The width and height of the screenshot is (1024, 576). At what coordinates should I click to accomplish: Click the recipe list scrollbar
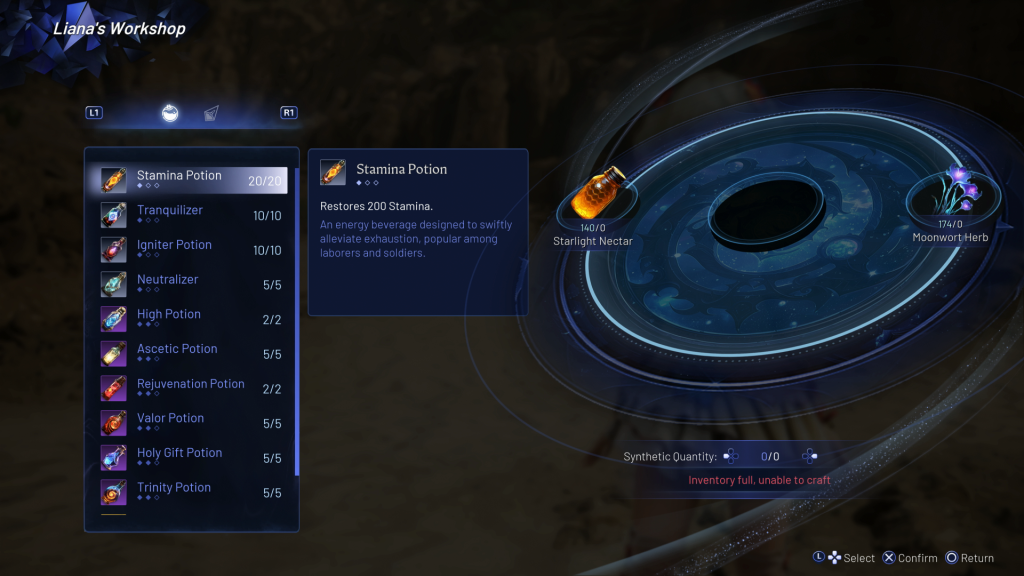coord(297,320)
